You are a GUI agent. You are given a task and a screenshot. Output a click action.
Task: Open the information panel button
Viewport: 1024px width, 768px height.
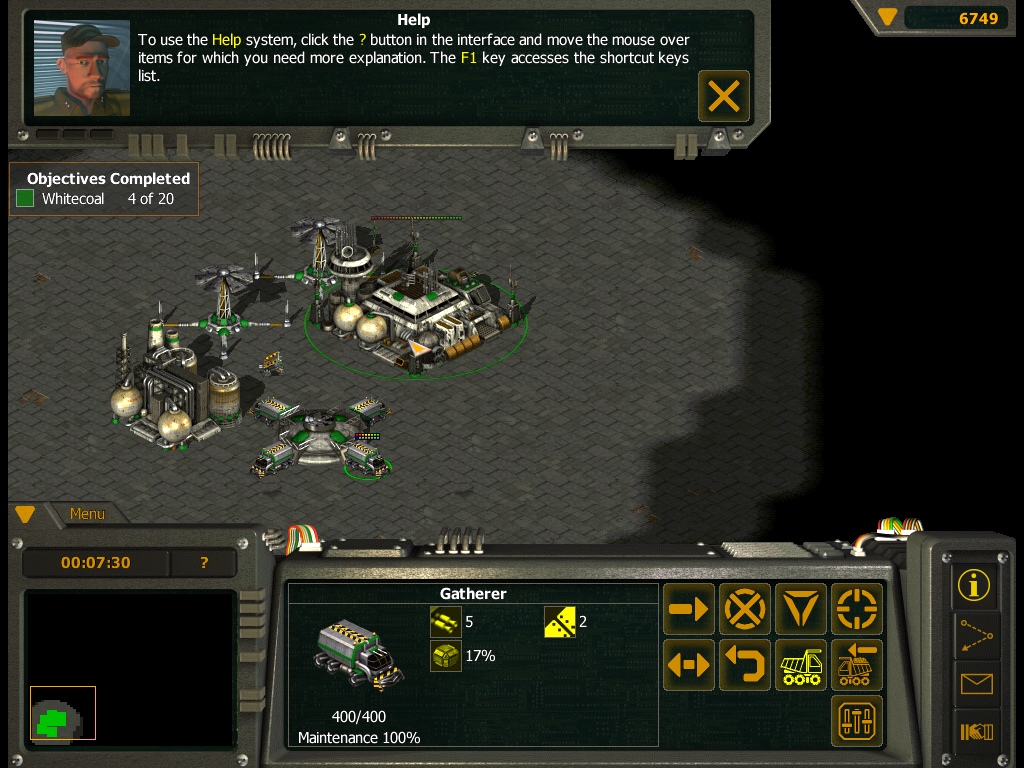click(974, 585)
